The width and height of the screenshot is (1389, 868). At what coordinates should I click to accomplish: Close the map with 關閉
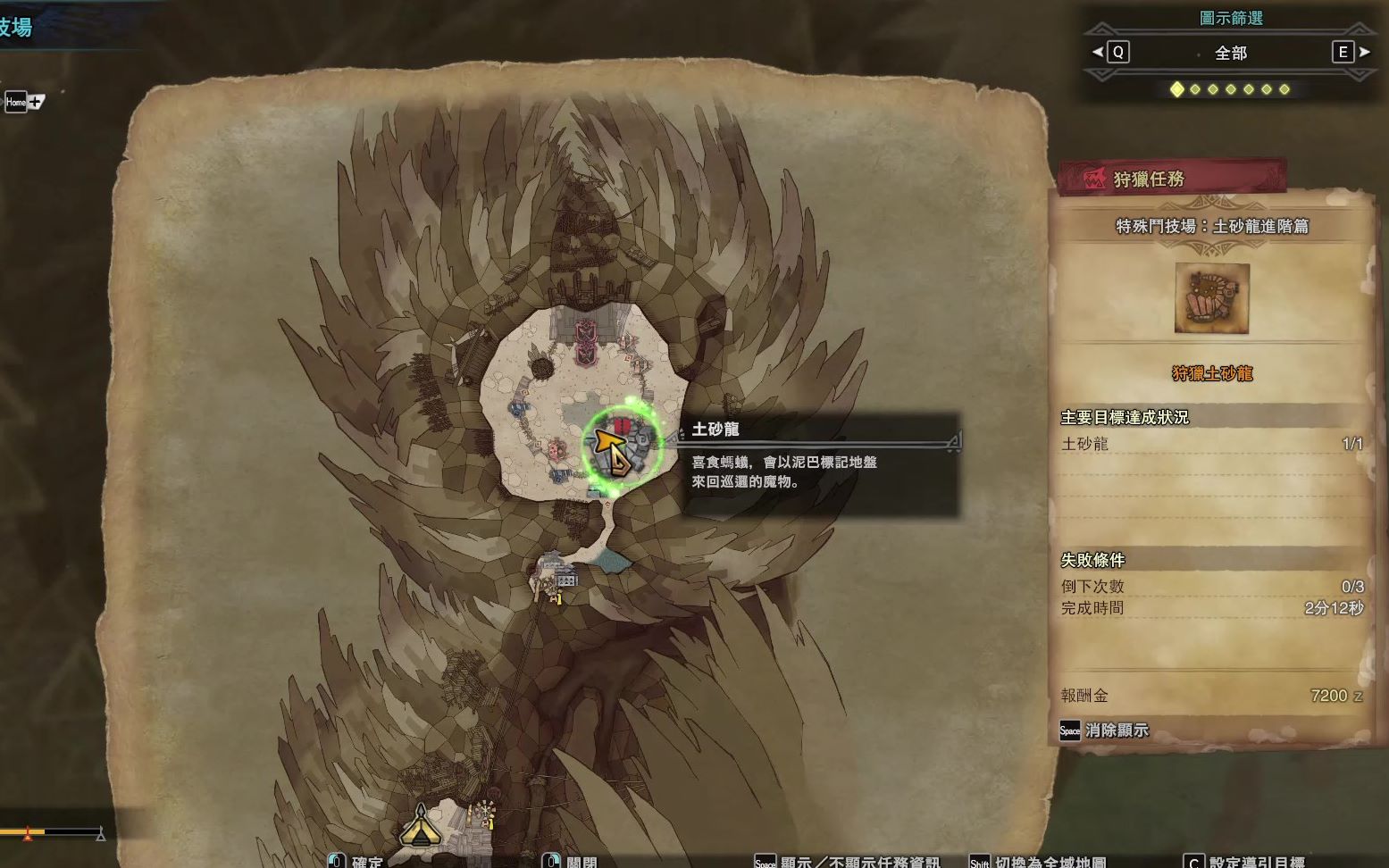pos(580,861)
